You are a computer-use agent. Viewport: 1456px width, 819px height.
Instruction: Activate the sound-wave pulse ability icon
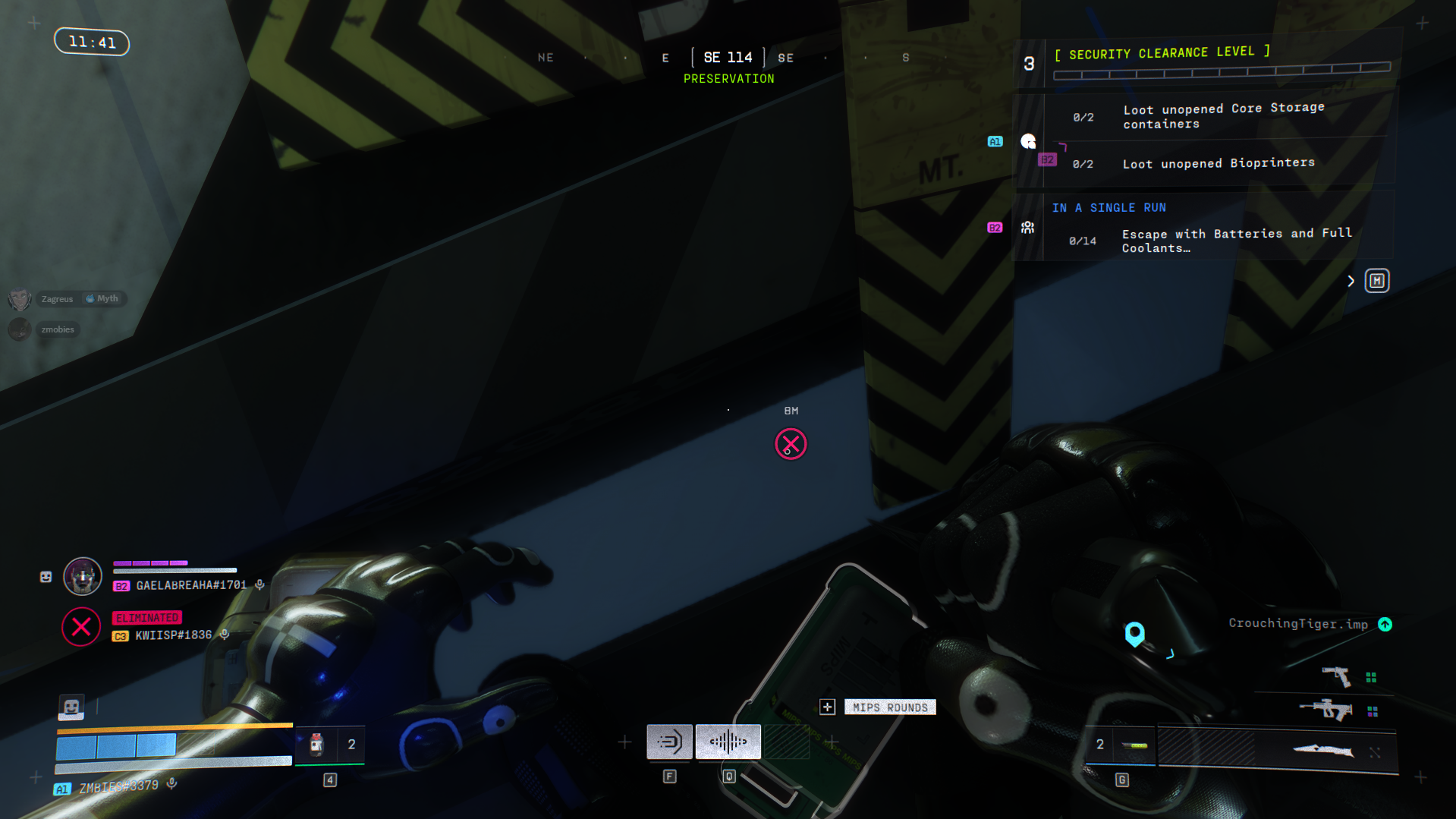tap(728, 742)
